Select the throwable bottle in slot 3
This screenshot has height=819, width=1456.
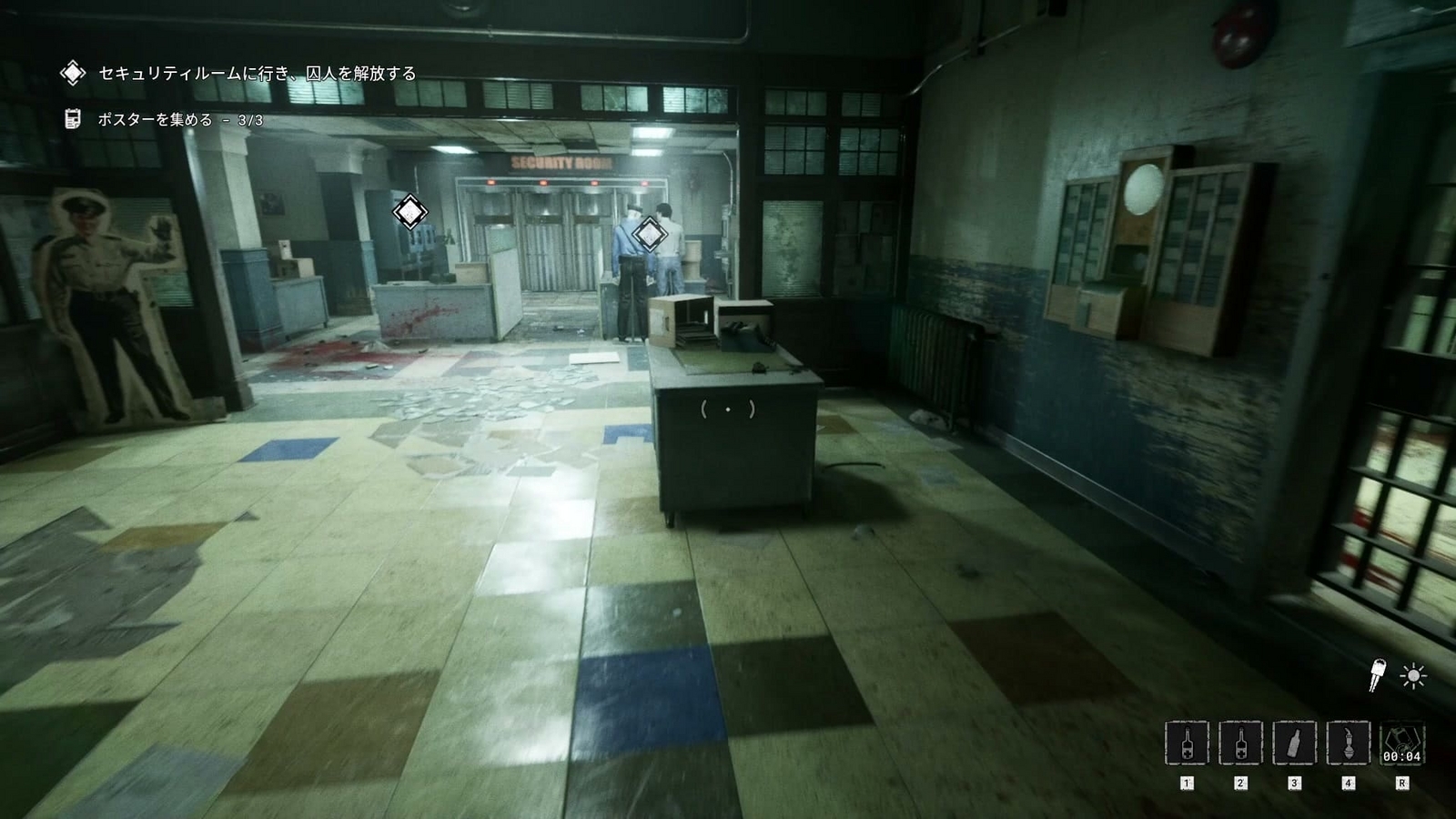[x=1296, y=742]
